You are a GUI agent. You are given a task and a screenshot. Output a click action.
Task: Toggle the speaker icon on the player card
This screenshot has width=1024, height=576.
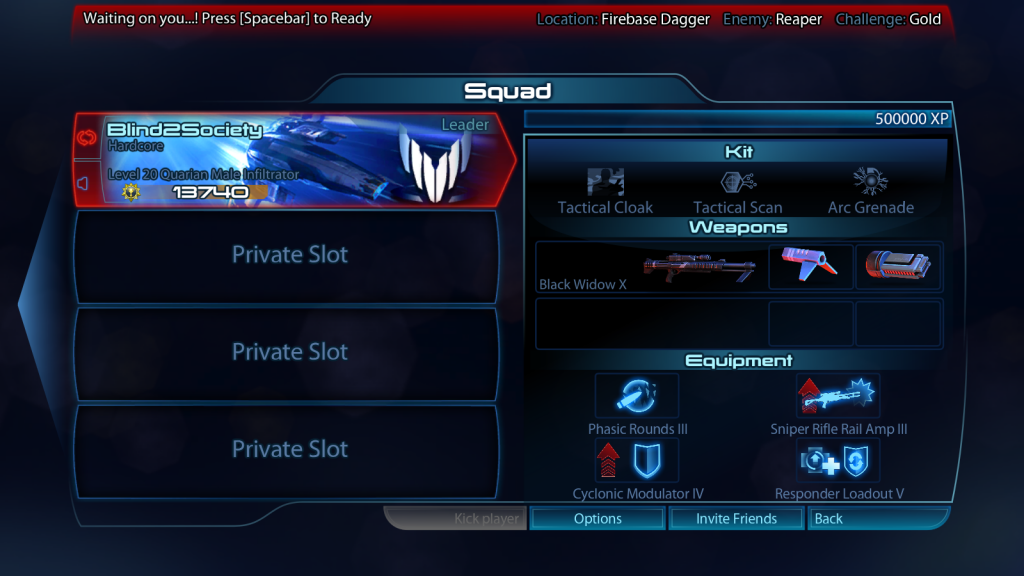86,183
